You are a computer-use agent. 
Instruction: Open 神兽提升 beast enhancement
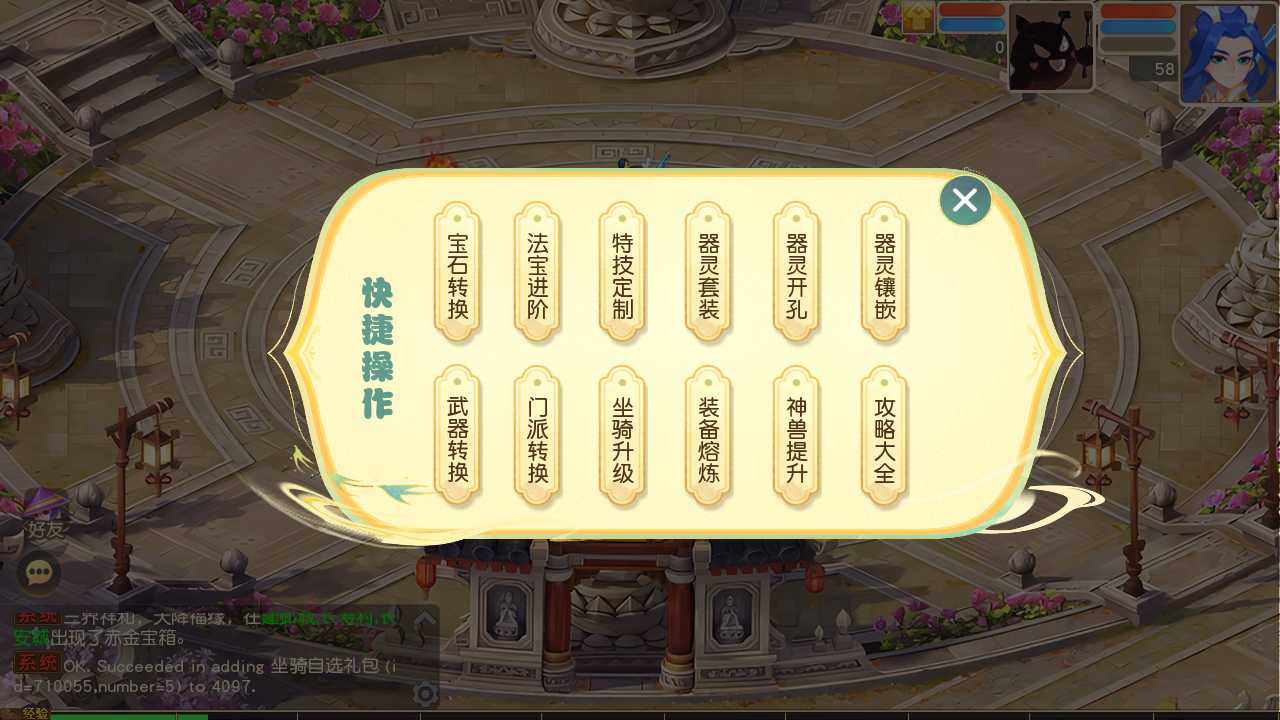[795, 438]
